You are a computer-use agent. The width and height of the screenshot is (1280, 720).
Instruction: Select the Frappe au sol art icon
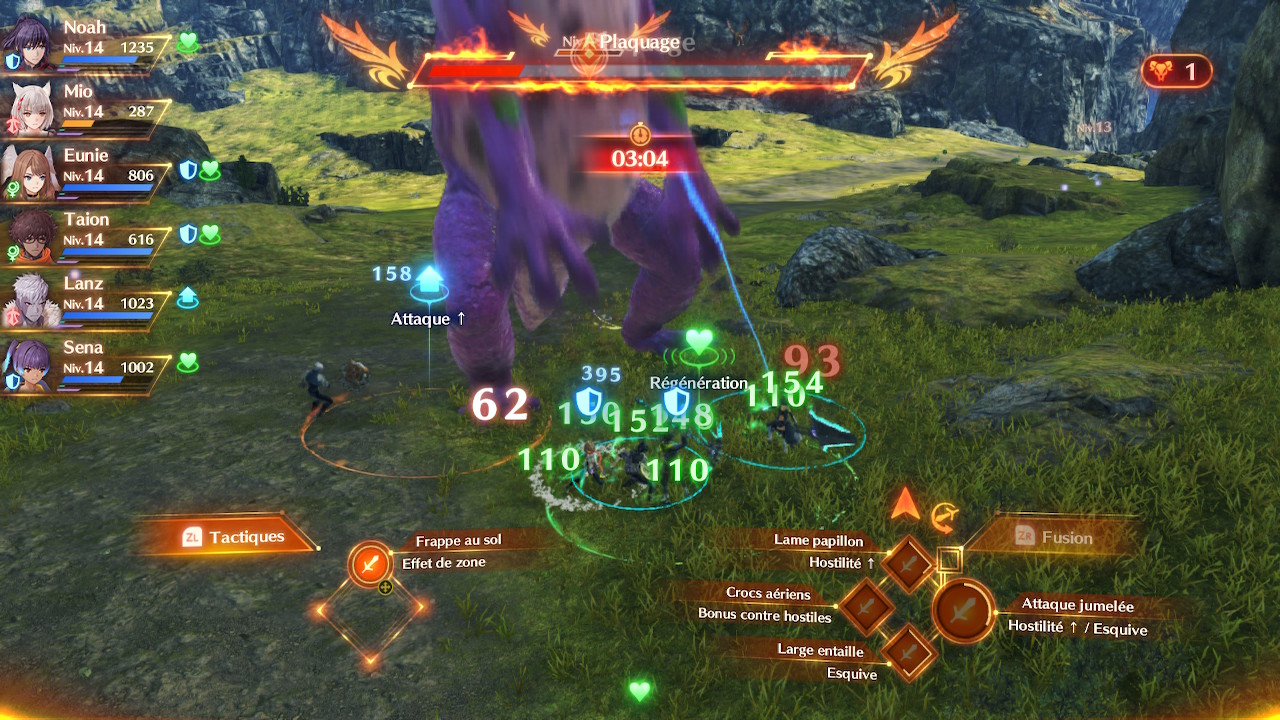370,563
